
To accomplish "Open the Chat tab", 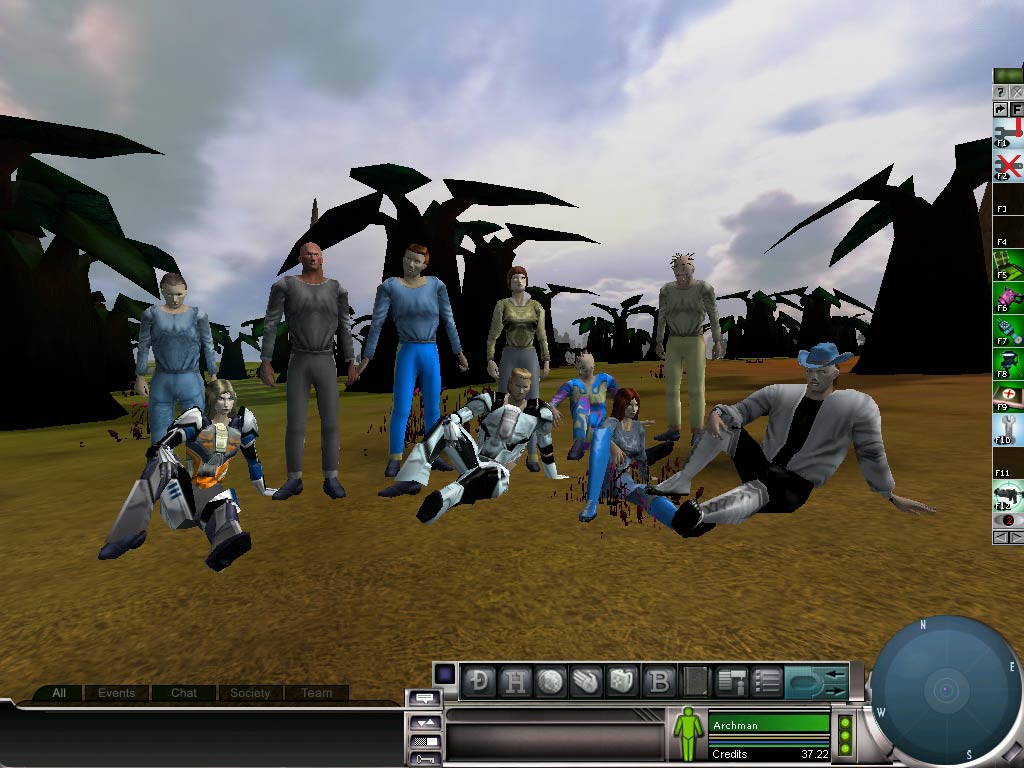I will (184, 693).
